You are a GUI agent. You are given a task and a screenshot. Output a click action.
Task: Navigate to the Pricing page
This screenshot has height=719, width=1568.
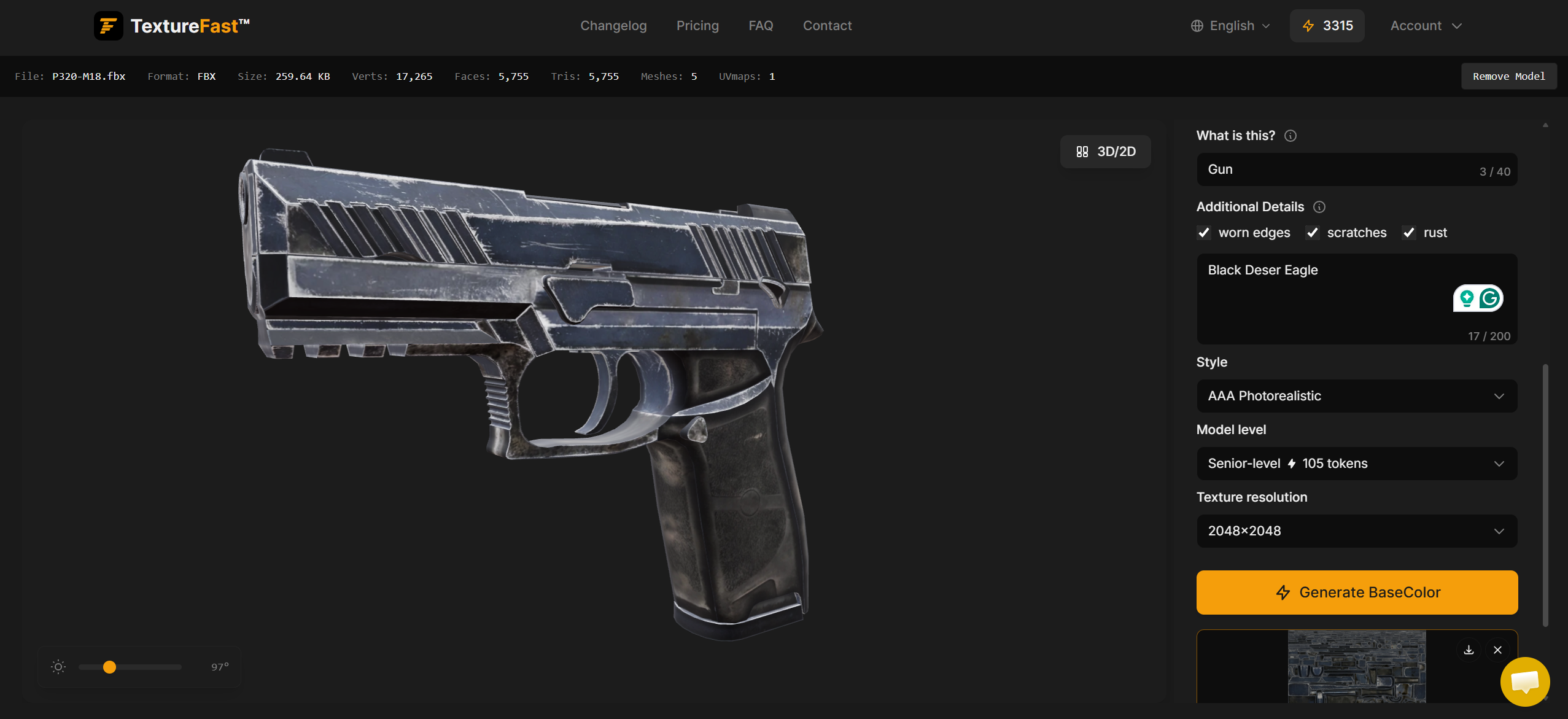[x=697, y=25]
